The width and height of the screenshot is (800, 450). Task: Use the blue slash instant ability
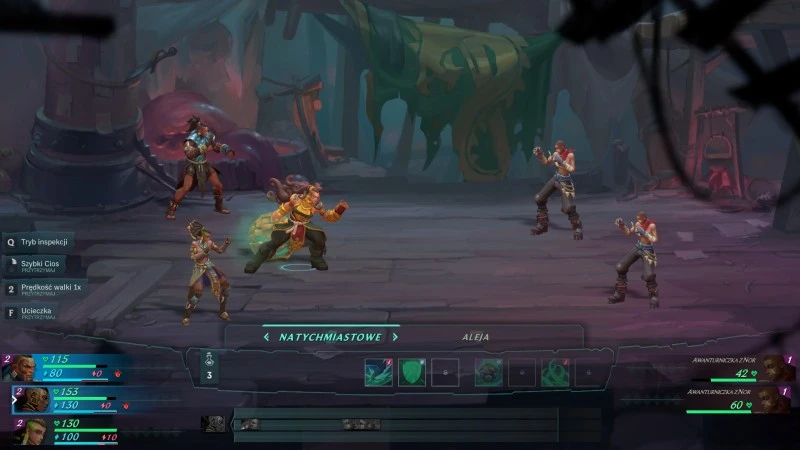click(x=378, y=372)
